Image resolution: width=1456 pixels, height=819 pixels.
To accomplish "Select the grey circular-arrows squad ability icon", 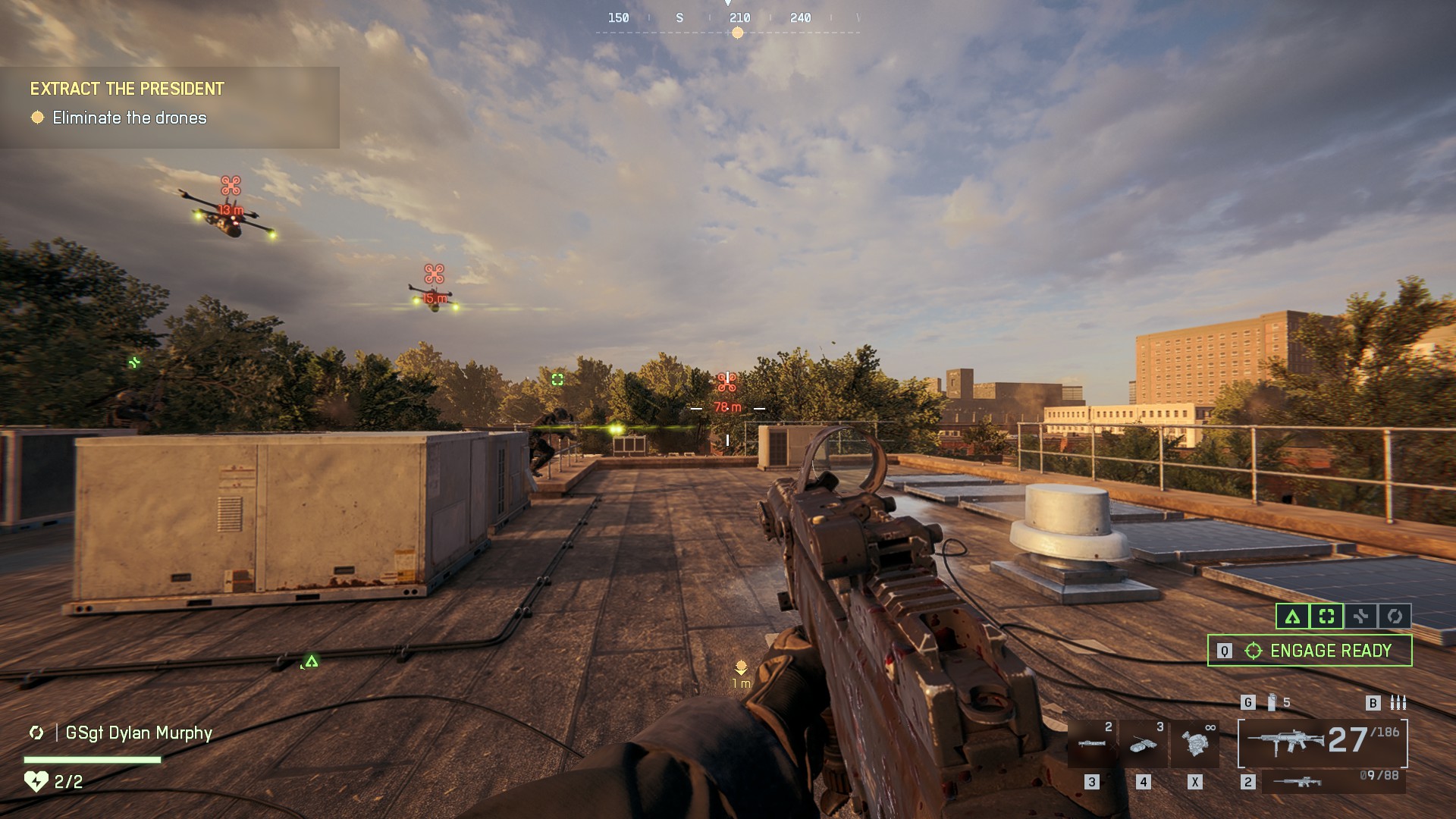I will coord(1395,617).
